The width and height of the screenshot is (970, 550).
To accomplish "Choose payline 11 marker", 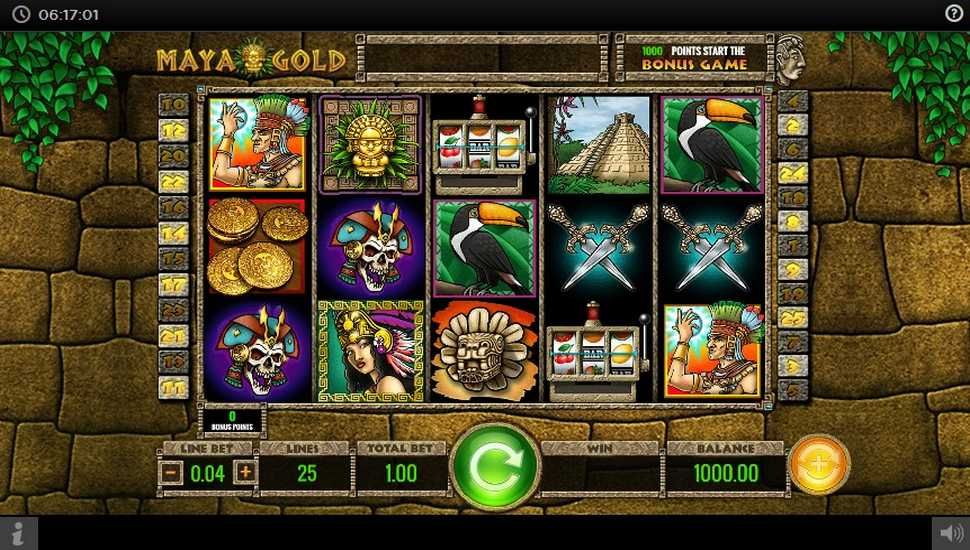I will (173, 387).
